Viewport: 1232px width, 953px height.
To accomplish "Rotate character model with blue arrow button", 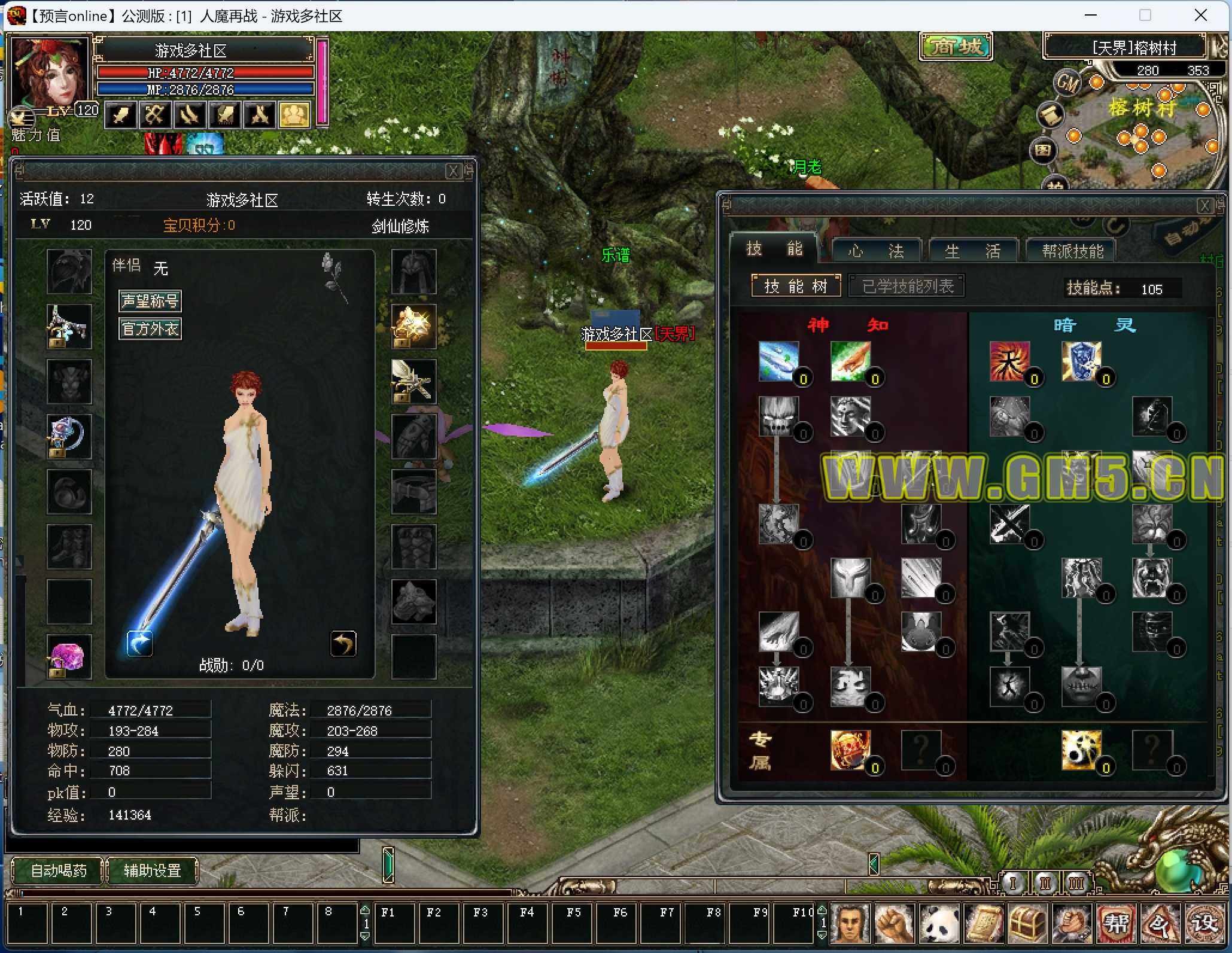I will (x=139, y=644).
